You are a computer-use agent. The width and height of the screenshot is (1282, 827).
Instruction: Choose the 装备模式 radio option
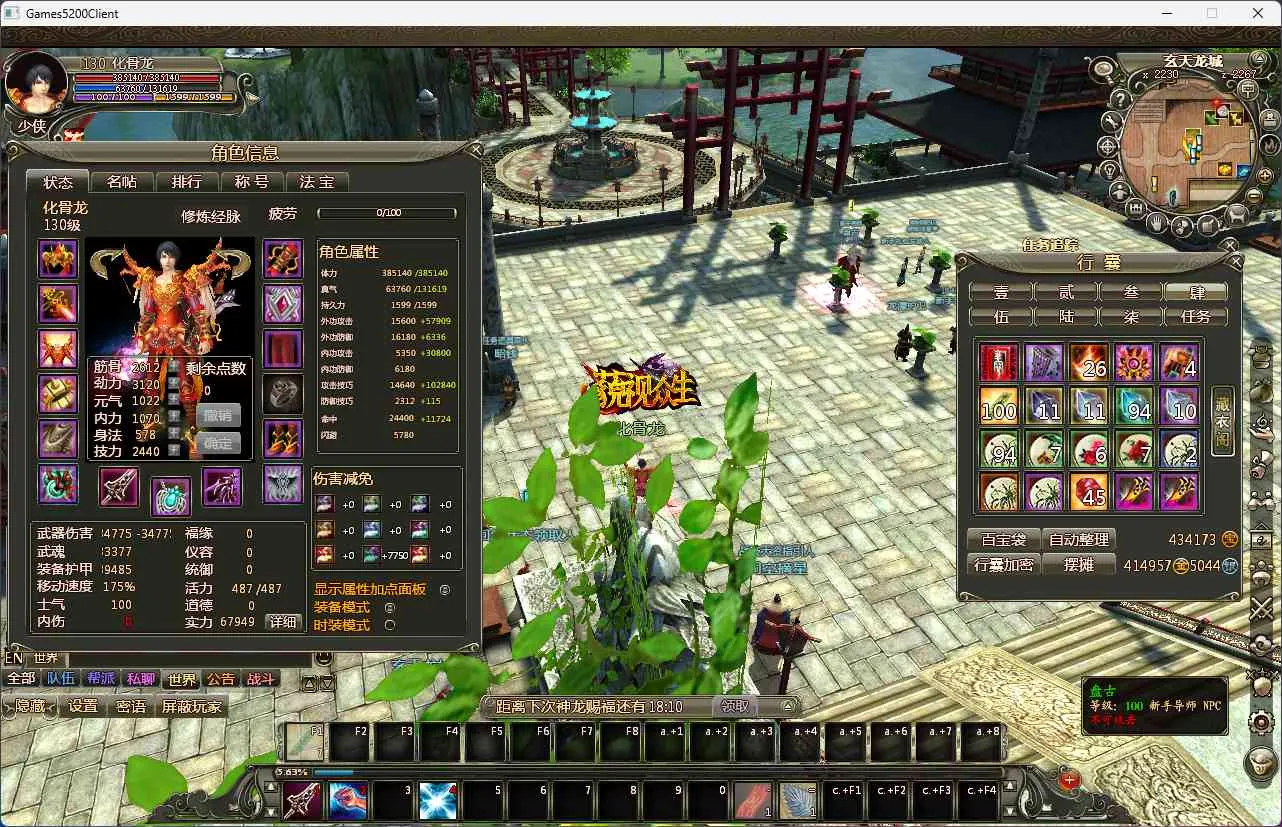(x=390, y=607)
